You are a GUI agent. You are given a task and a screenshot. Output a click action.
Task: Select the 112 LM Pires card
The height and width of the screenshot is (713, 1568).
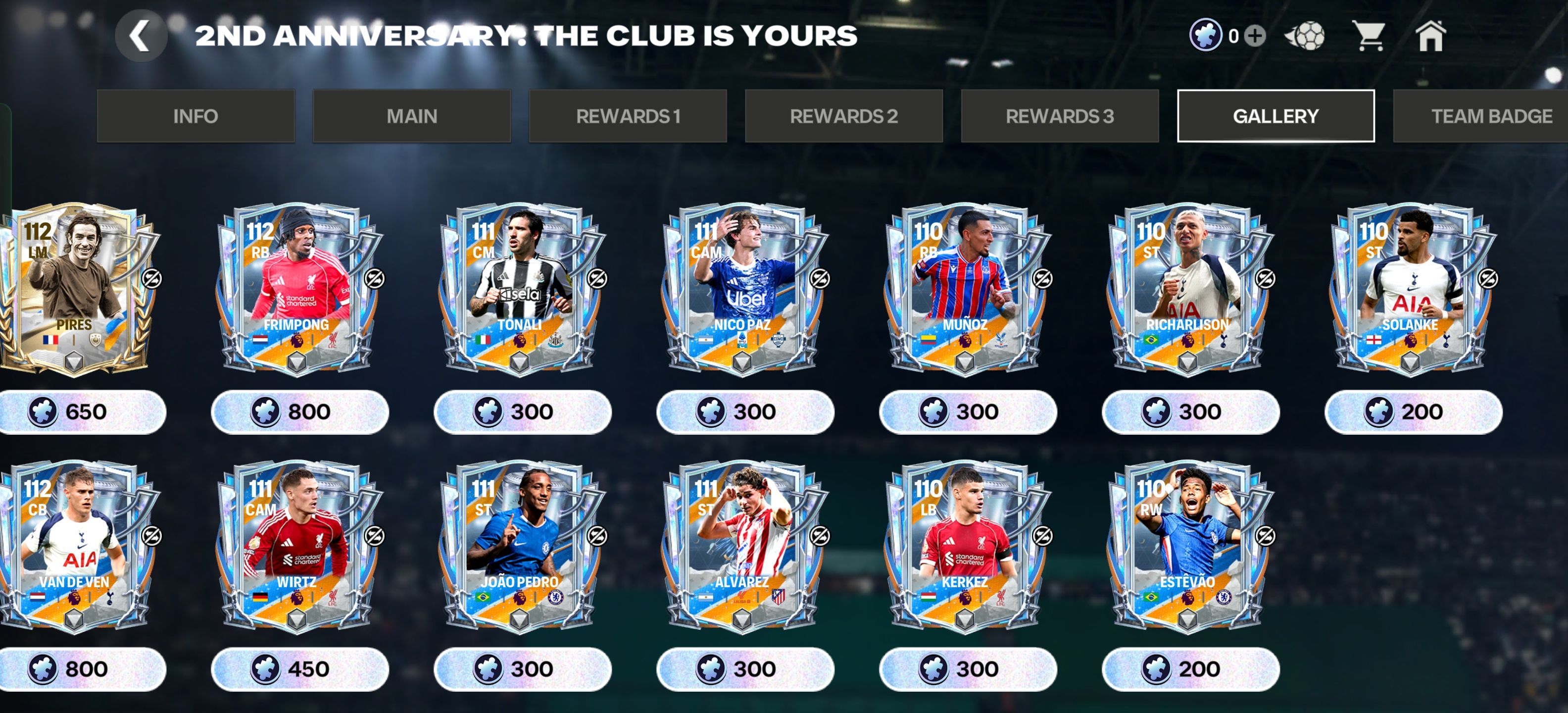click(x=76, y=288)
